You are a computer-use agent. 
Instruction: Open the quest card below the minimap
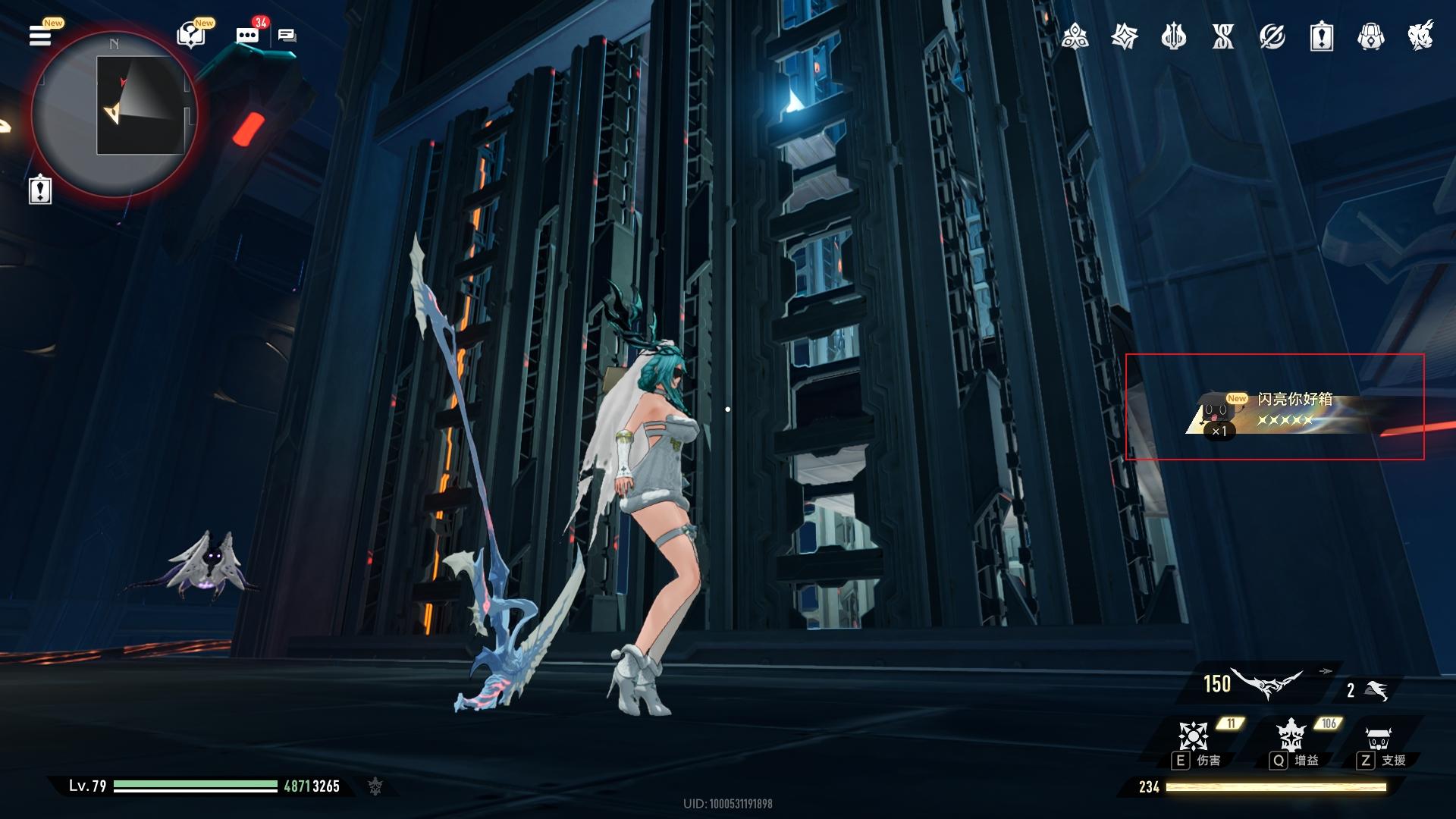tap(39, 190)
